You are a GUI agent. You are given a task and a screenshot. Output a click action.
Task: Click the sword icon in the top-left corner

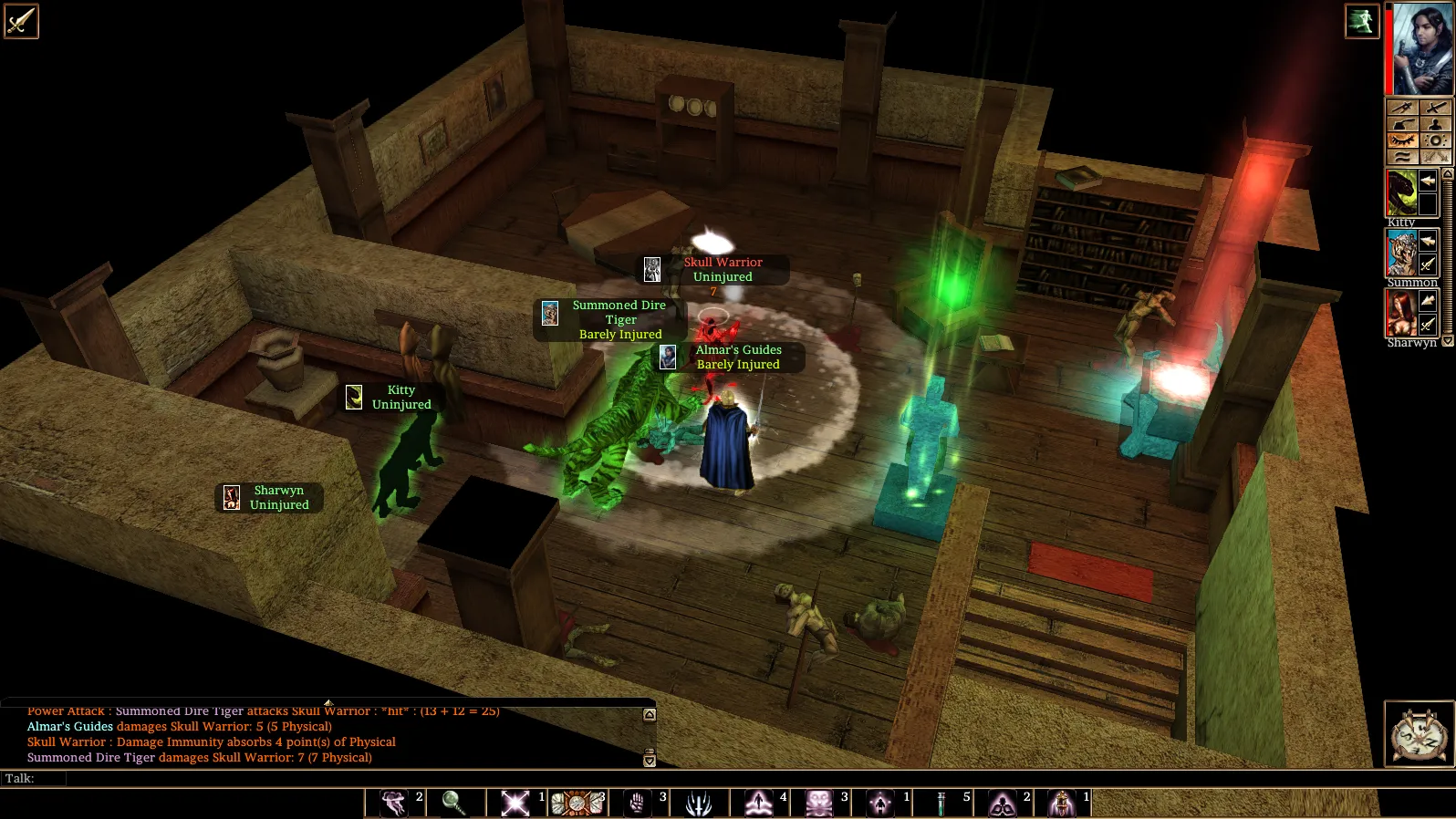20,21
